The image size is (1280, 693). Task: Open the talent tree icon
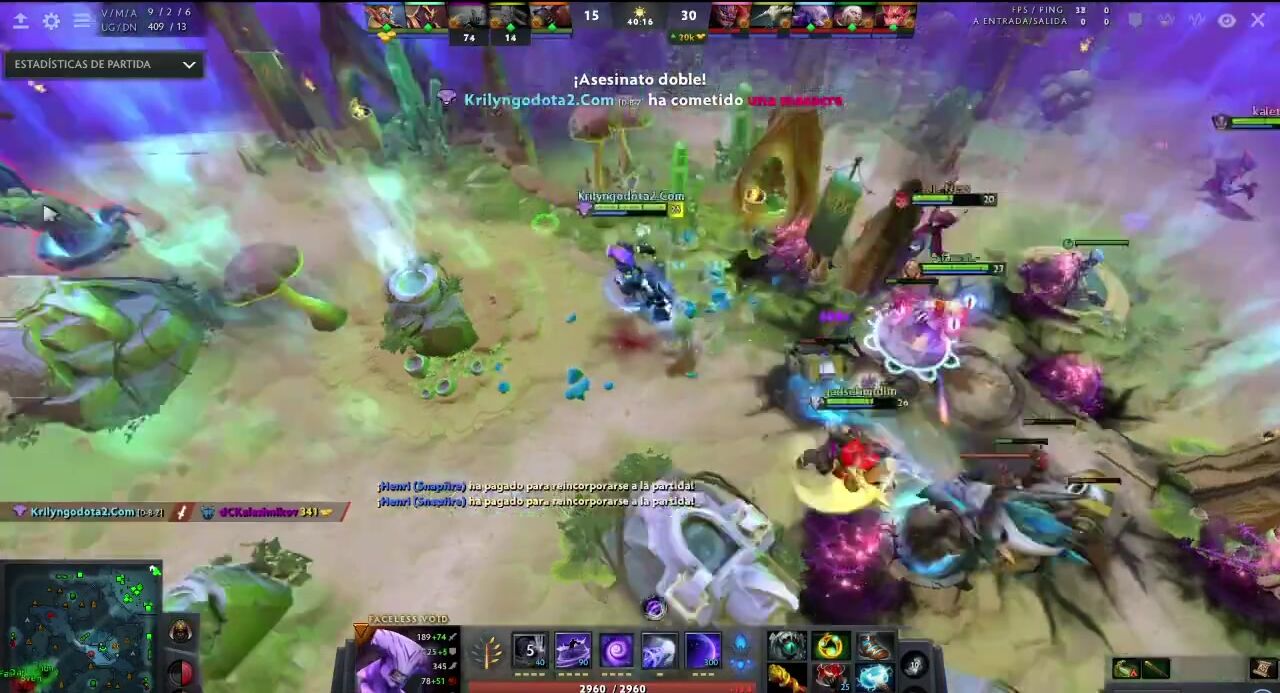pos(487,653)
